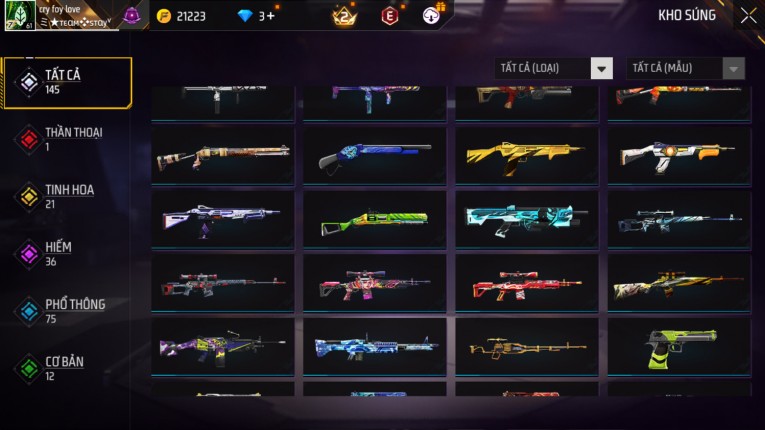Add diamonds with the plus button
This screenshot has height=430, width=765.
[269, 16]
